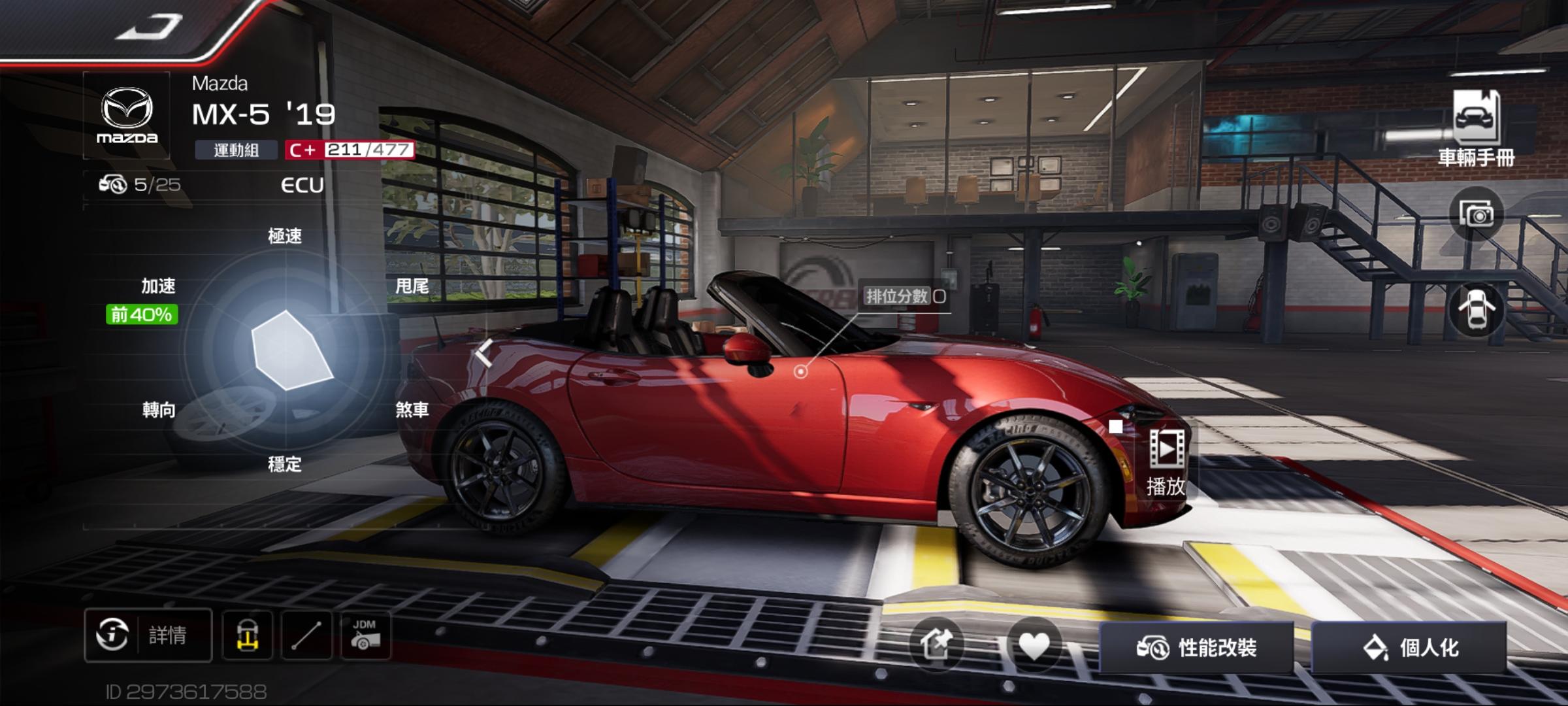This screenshot has width=1568, height=706.
Task: Select the JDM car tag icon
Action: point(365,635)
